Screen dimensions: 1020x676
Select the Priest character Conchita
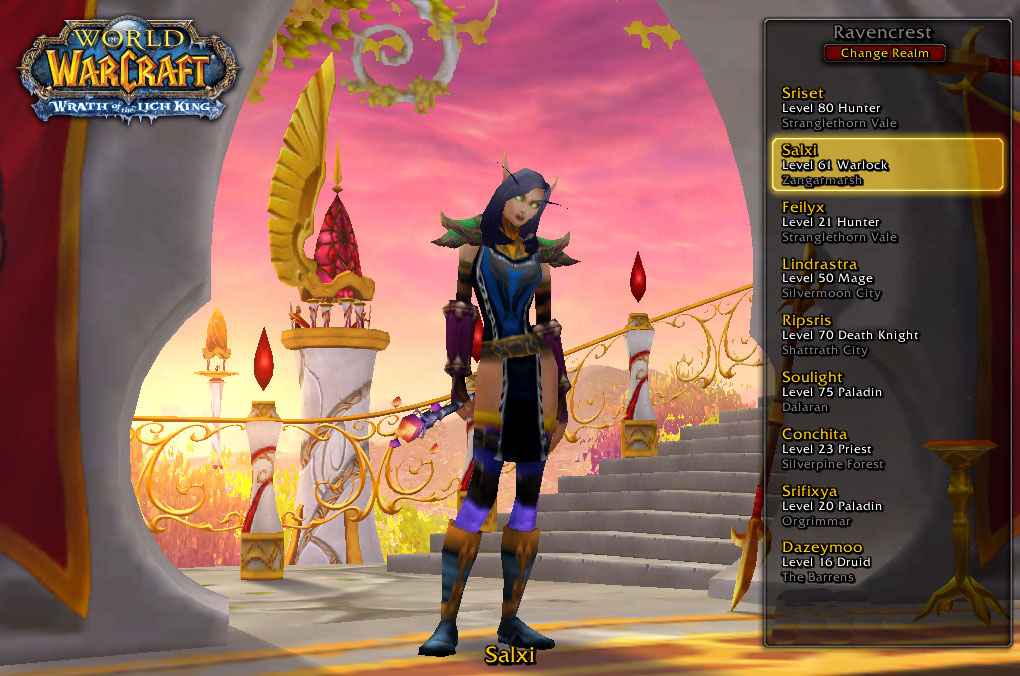coord(888,449)
